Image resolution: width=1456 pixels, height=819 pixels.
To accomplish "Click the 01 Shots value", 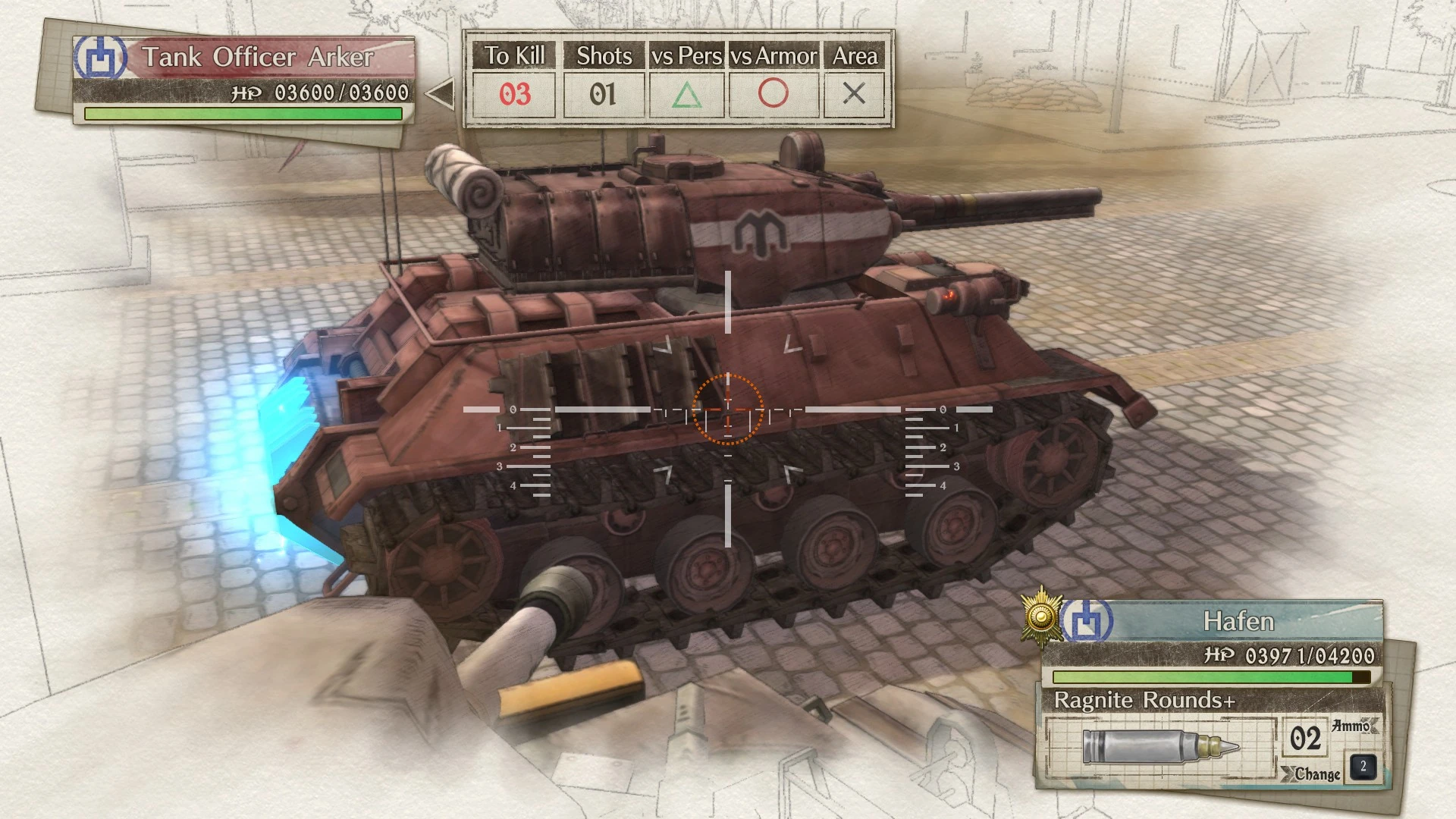I will pos(603,94).
